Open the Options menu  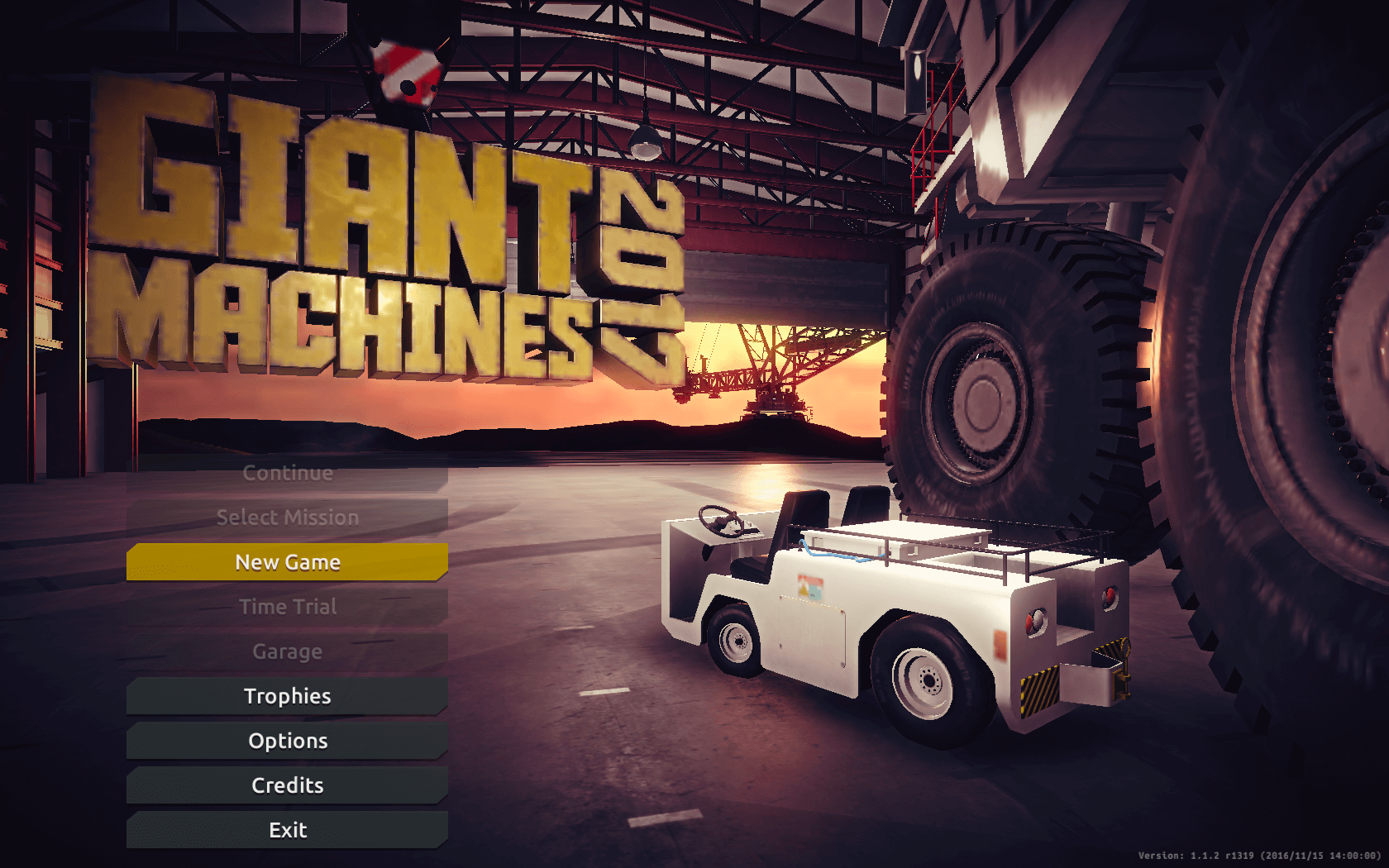point(287,741)
